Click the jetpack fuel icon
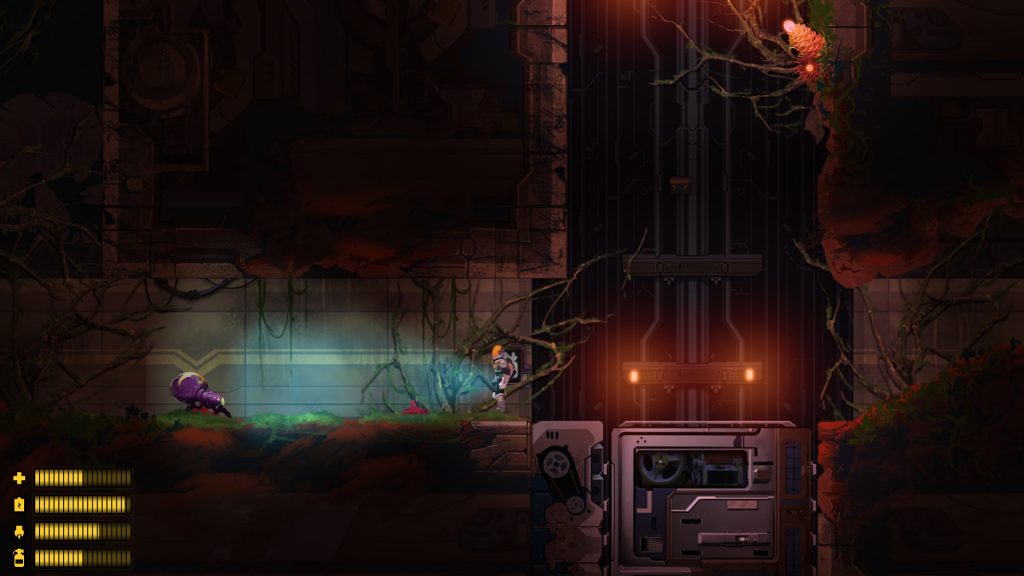Image resolution: width=1024 pixels, height=576 pixels. [x=18, y=531]
